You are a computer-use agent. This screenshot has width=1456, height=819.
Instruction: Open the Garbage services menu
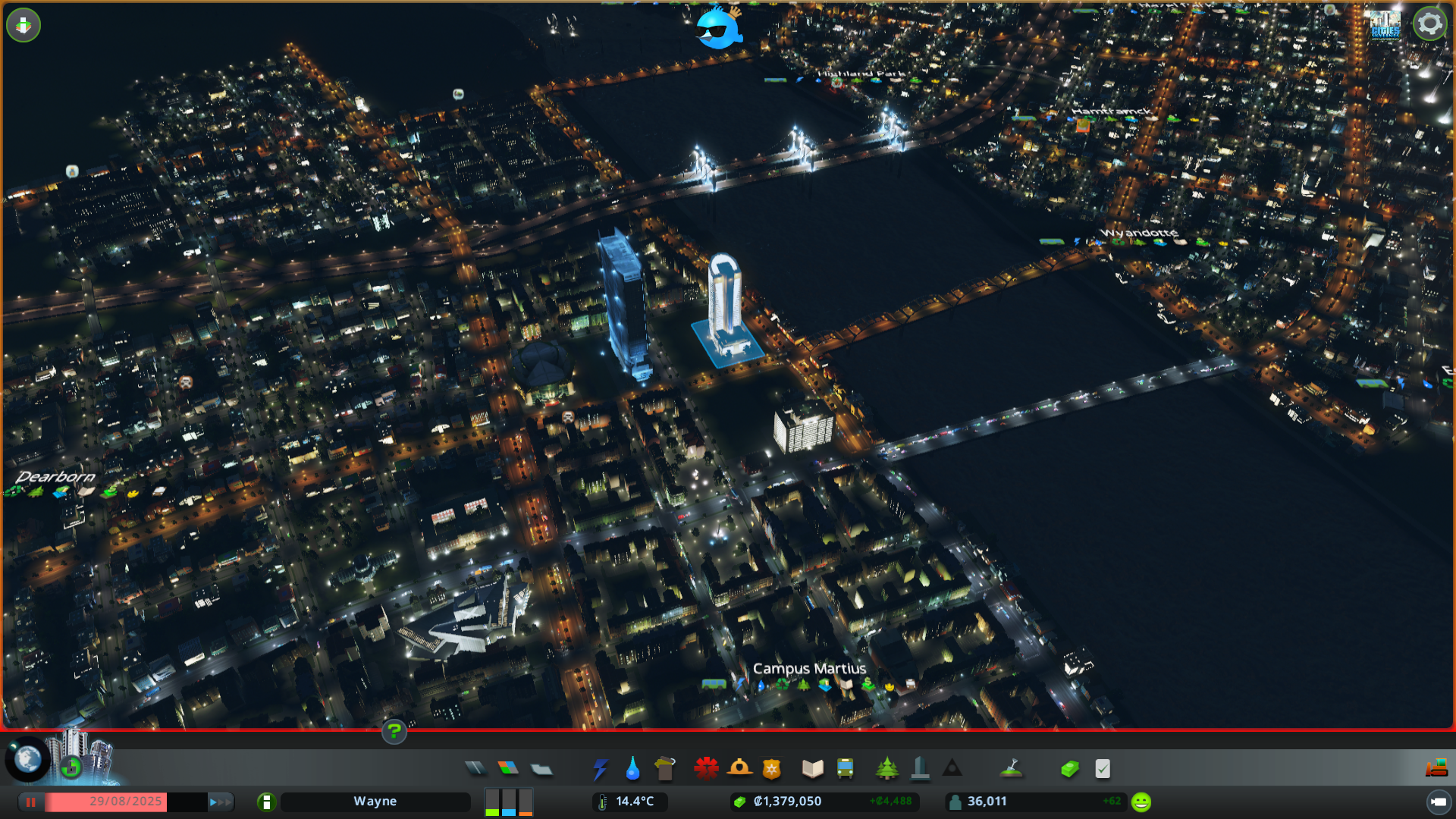tap(665, 767)
